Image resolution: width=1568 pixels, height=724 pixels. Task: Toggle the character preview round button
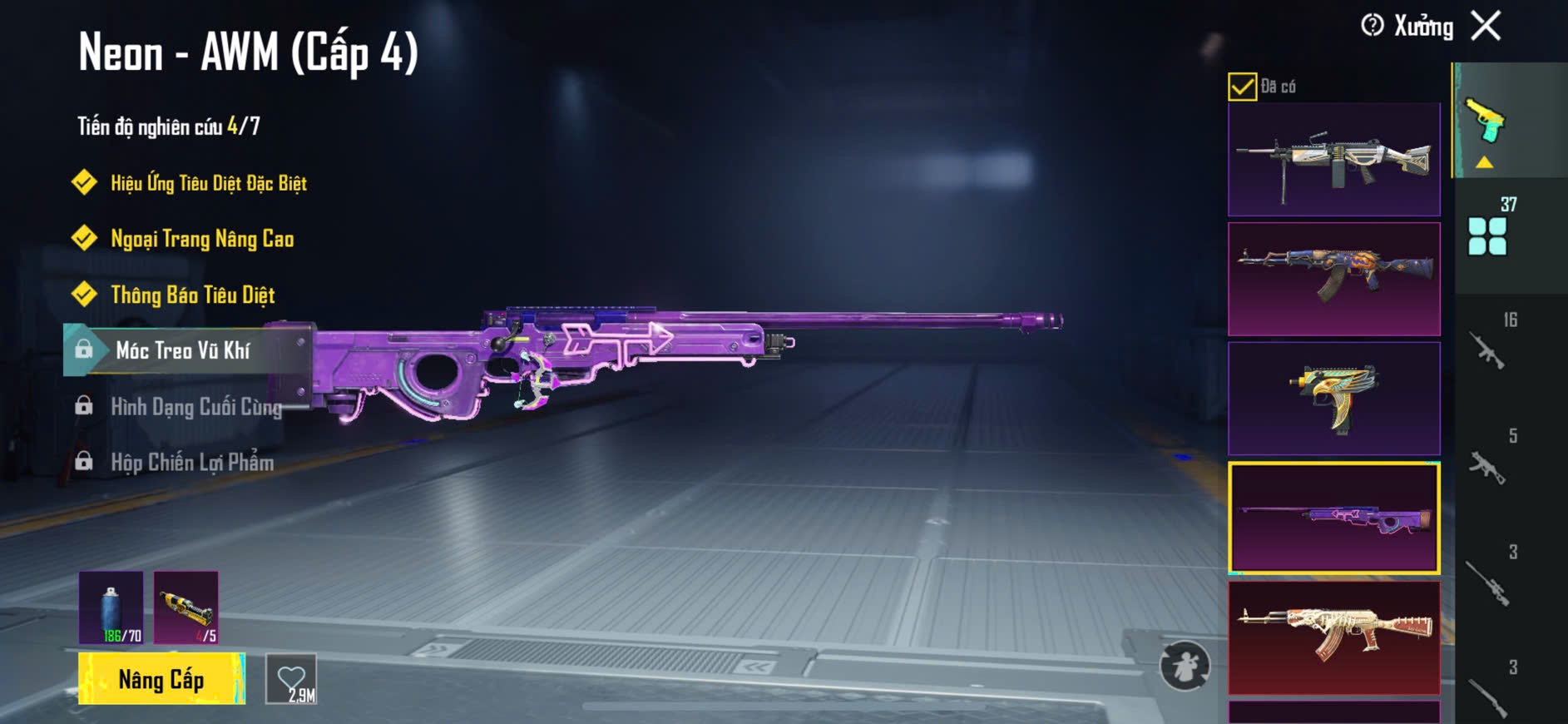[1185, 666]
